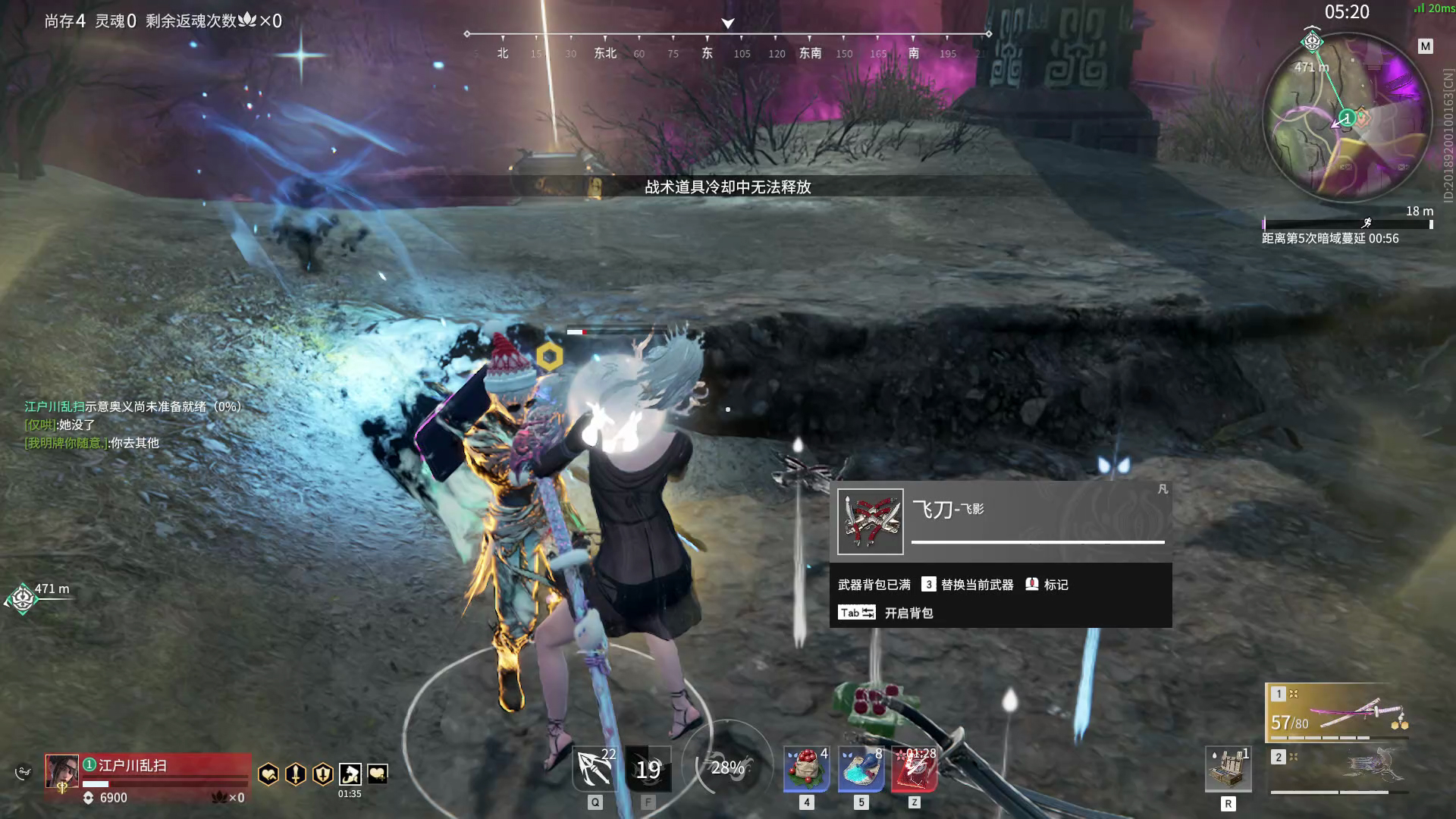Viewport: 1456px width, 819px height.
Task: Click the round emblem beside the player portrait
Action: pos(23,773)
